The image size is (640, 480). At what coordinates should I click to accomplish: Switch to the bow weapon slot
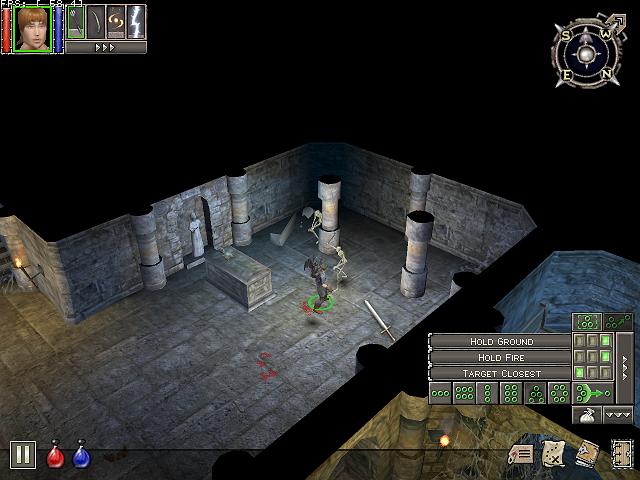pyautogui.click(x=96, y=22)
